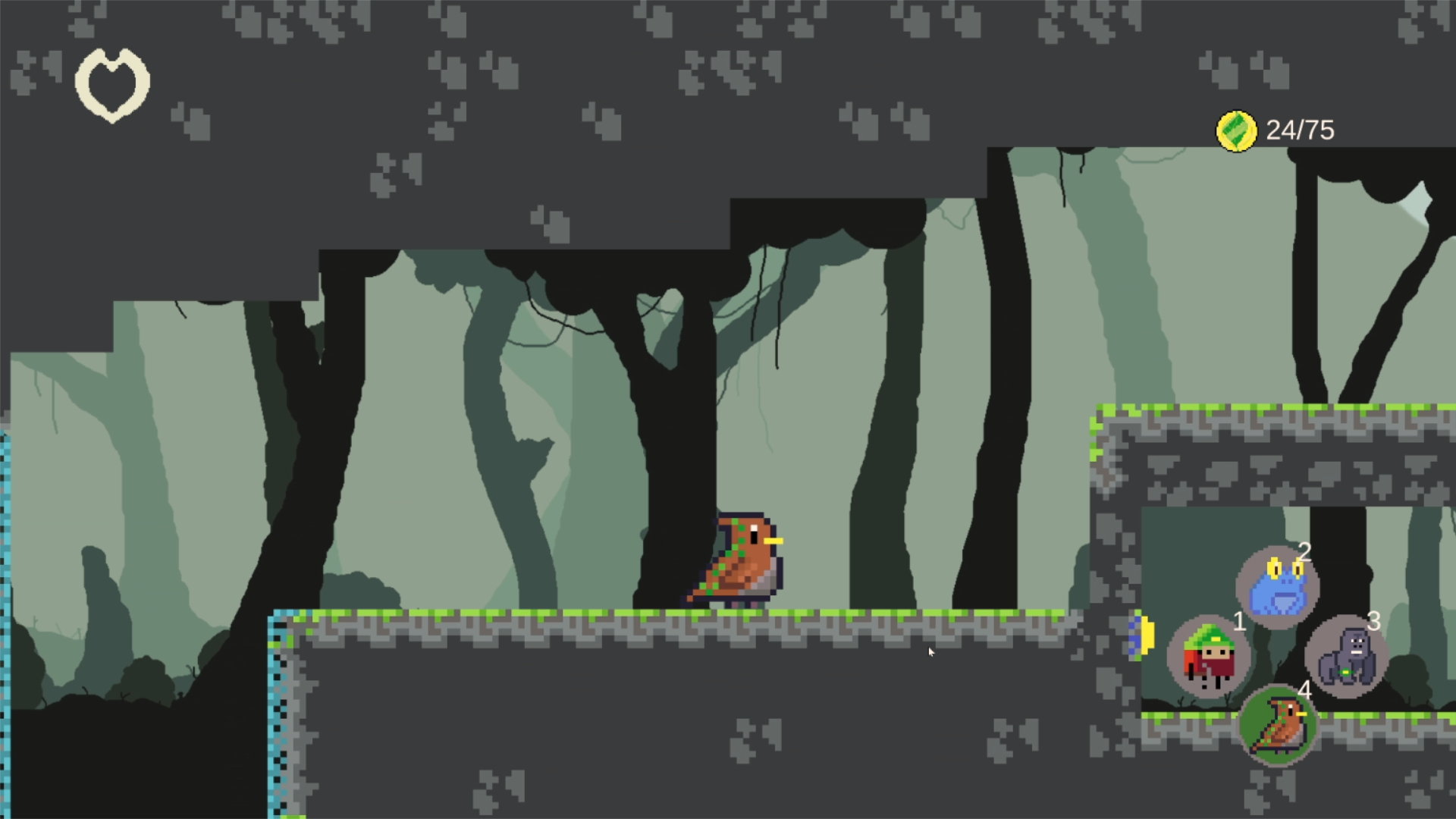Select the brown bird character portrait
The image size is (1456, 819).
1278,726
